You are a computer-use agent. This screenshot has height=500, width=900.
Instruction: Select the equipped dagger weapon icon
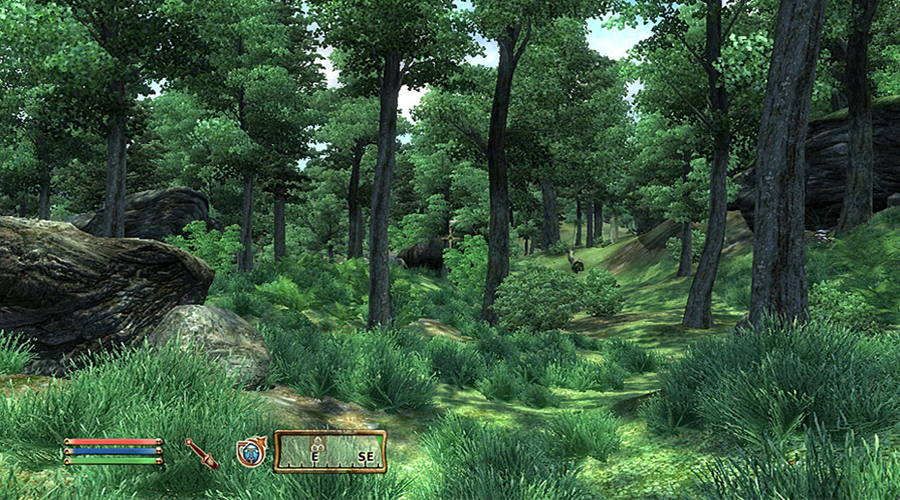click(x=202, y=453)
